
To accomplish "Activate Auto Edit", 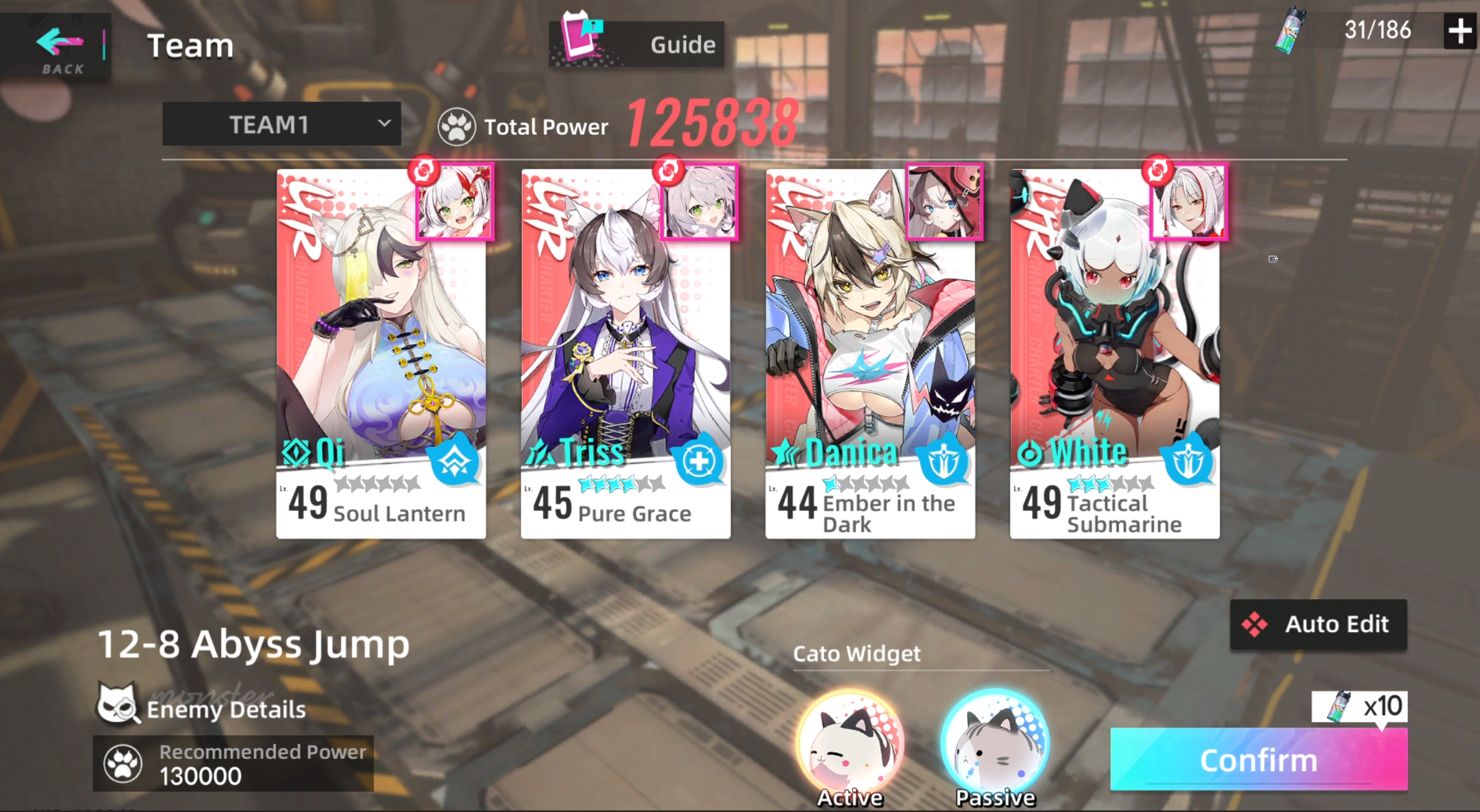I will 1318,625.
